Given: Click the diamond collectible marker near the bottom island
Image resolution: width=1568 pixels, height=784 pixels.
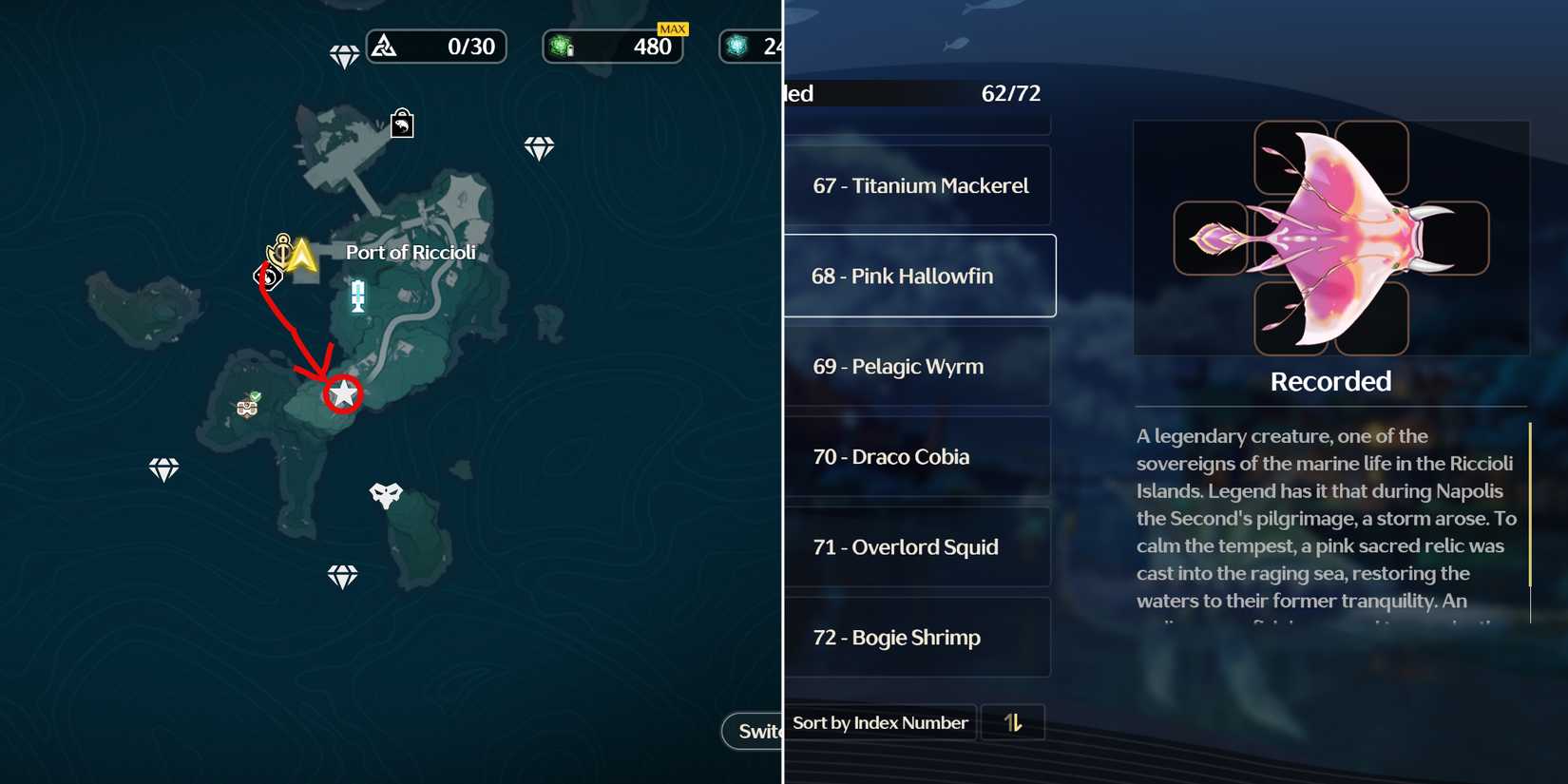Looking at the screenshot, I should click(x=342, y=577).
